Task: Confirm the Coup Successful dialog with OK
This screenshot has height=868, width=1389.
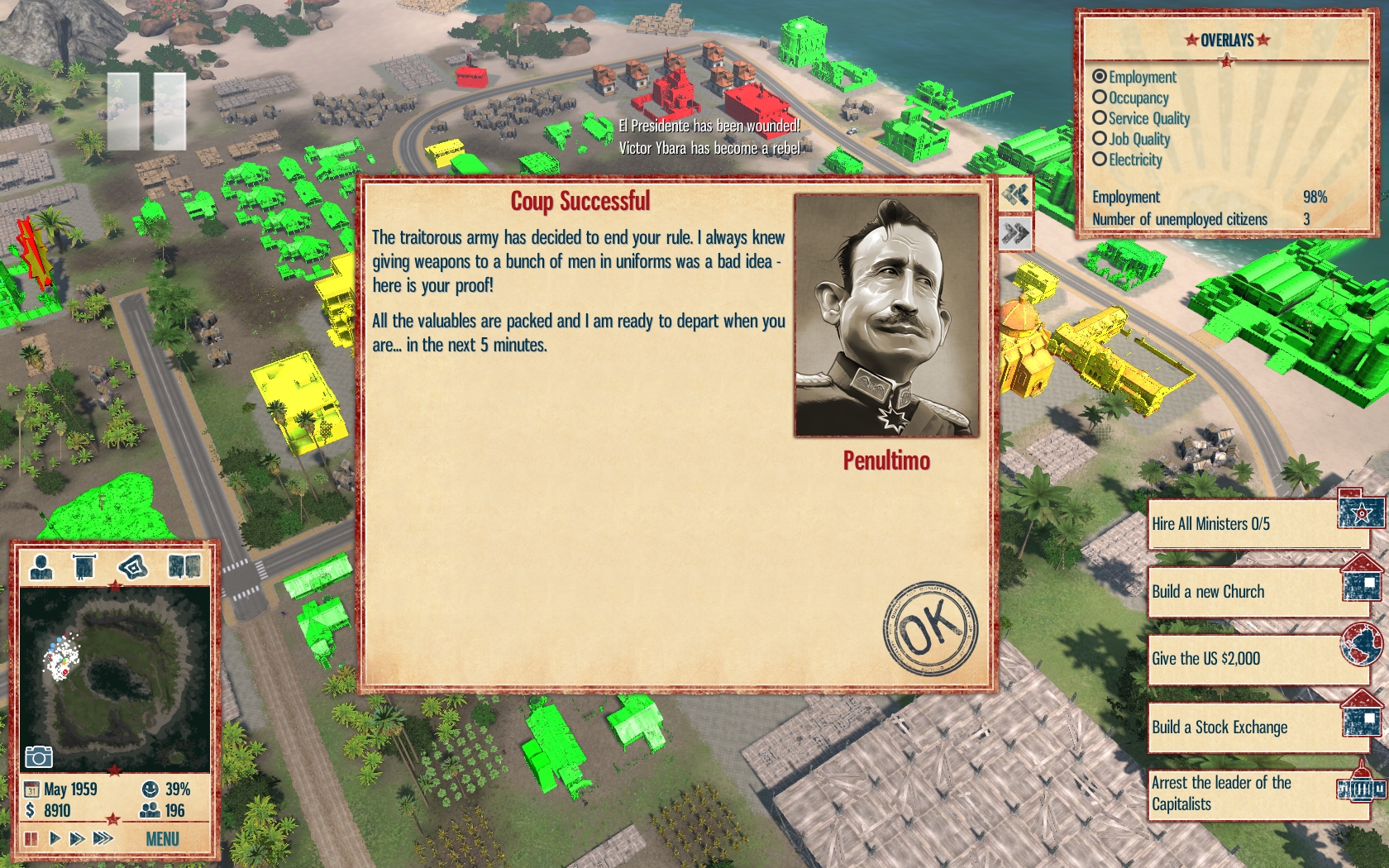Action: click(x=930, y=628)
